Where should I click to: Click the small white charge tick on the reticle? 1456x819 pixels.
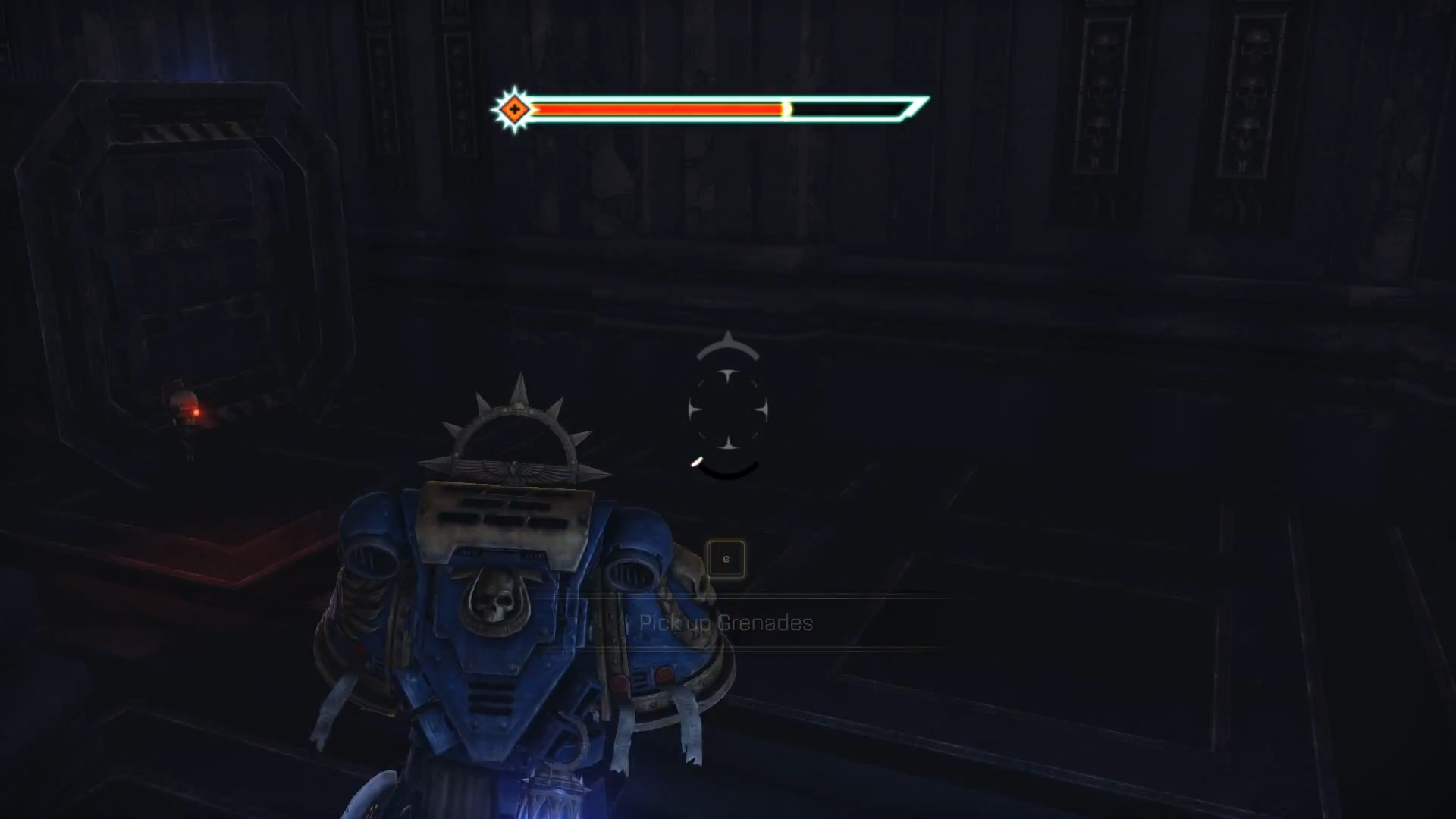[x=696, y=462]
